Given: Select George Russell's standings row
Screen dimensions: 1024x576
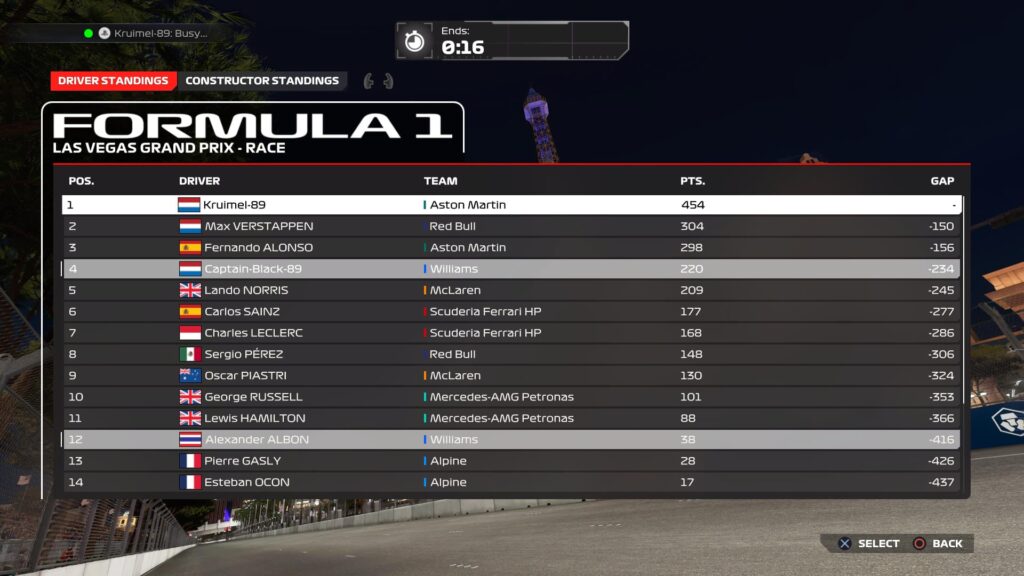Looking at the screenshot, I should tap(510, 397).
